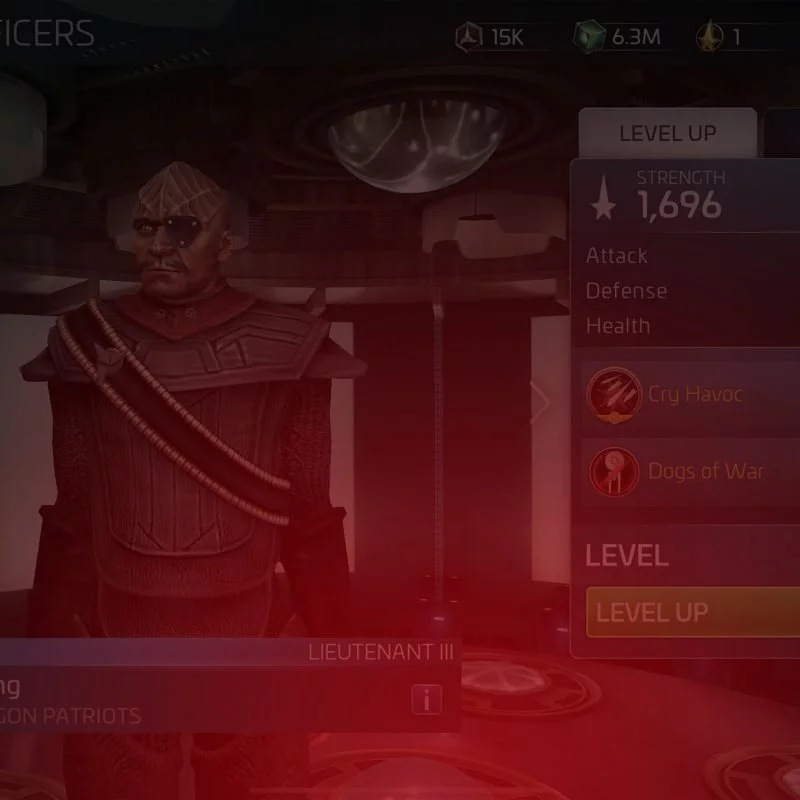This screenshot has height=800, width=800.
Task: Select the Dogs of War ability
Action: pyautogui.click(x=693, y=470)
